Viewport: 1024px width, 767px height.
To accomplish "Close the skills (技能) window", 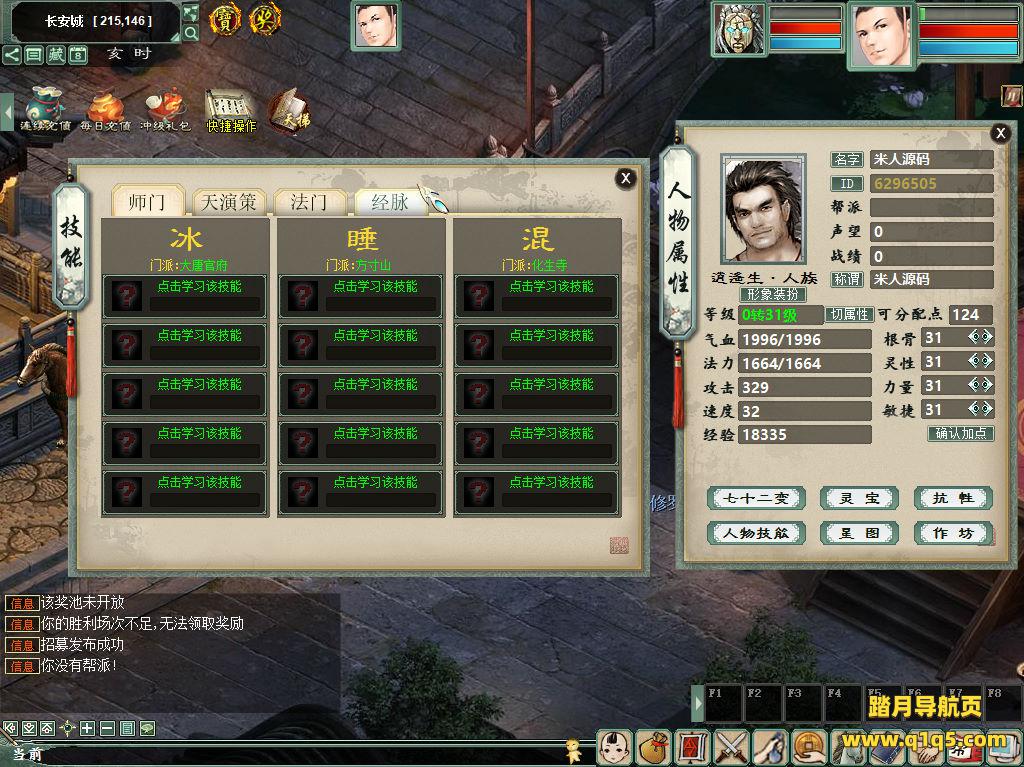I will 626,178.
